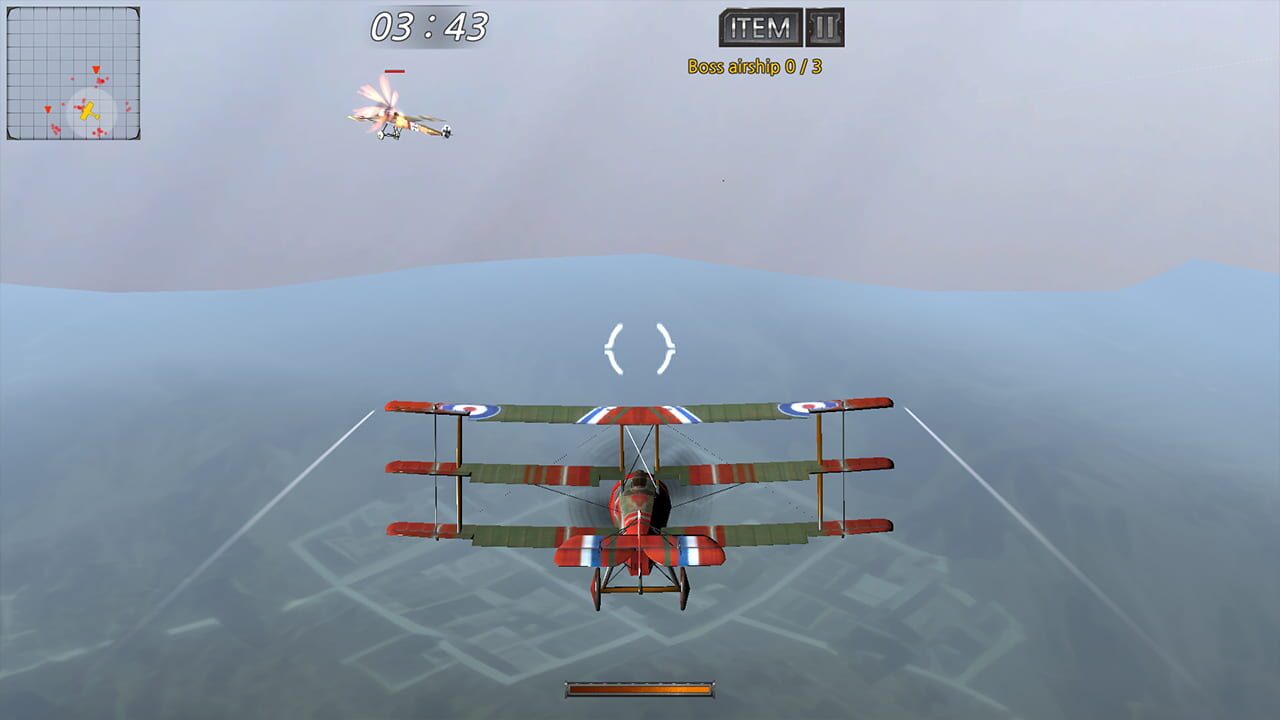
Task: Click the red health bar above the enemy plane
Action: click(x=395, y=71)
